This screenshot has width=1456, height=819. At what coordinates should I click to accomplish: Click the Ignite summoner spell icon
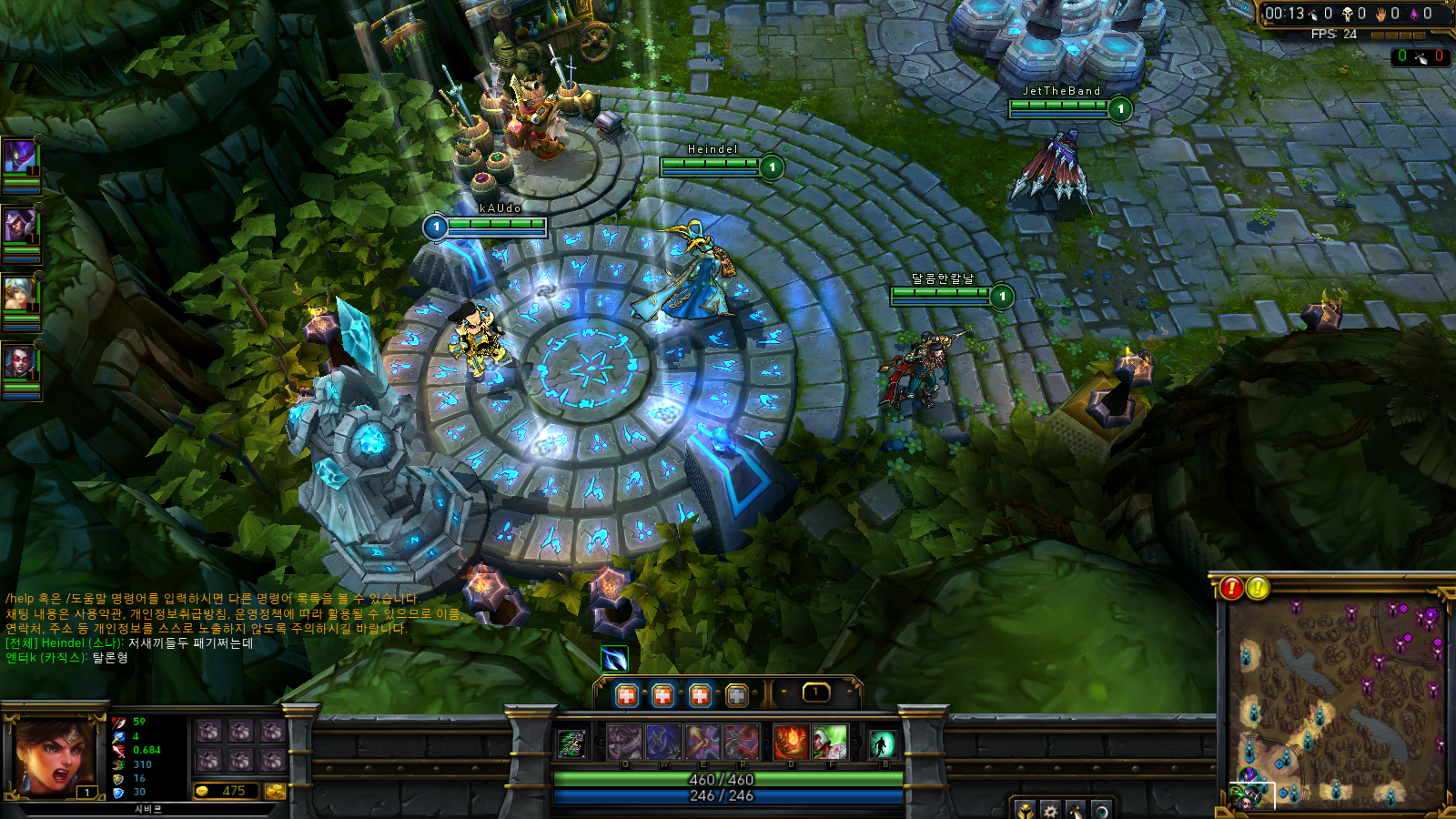point(791,742)
